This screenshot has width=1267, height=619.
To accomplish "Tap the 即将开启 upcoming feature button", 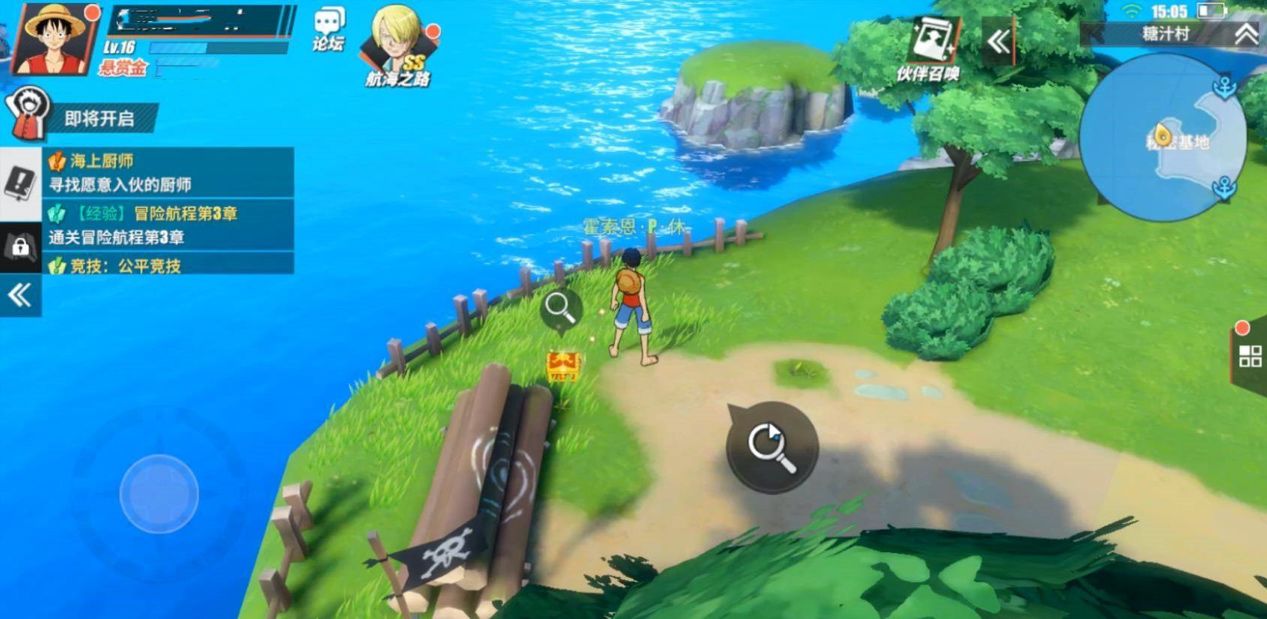I will pyautogui.click(x=85, y=118).
